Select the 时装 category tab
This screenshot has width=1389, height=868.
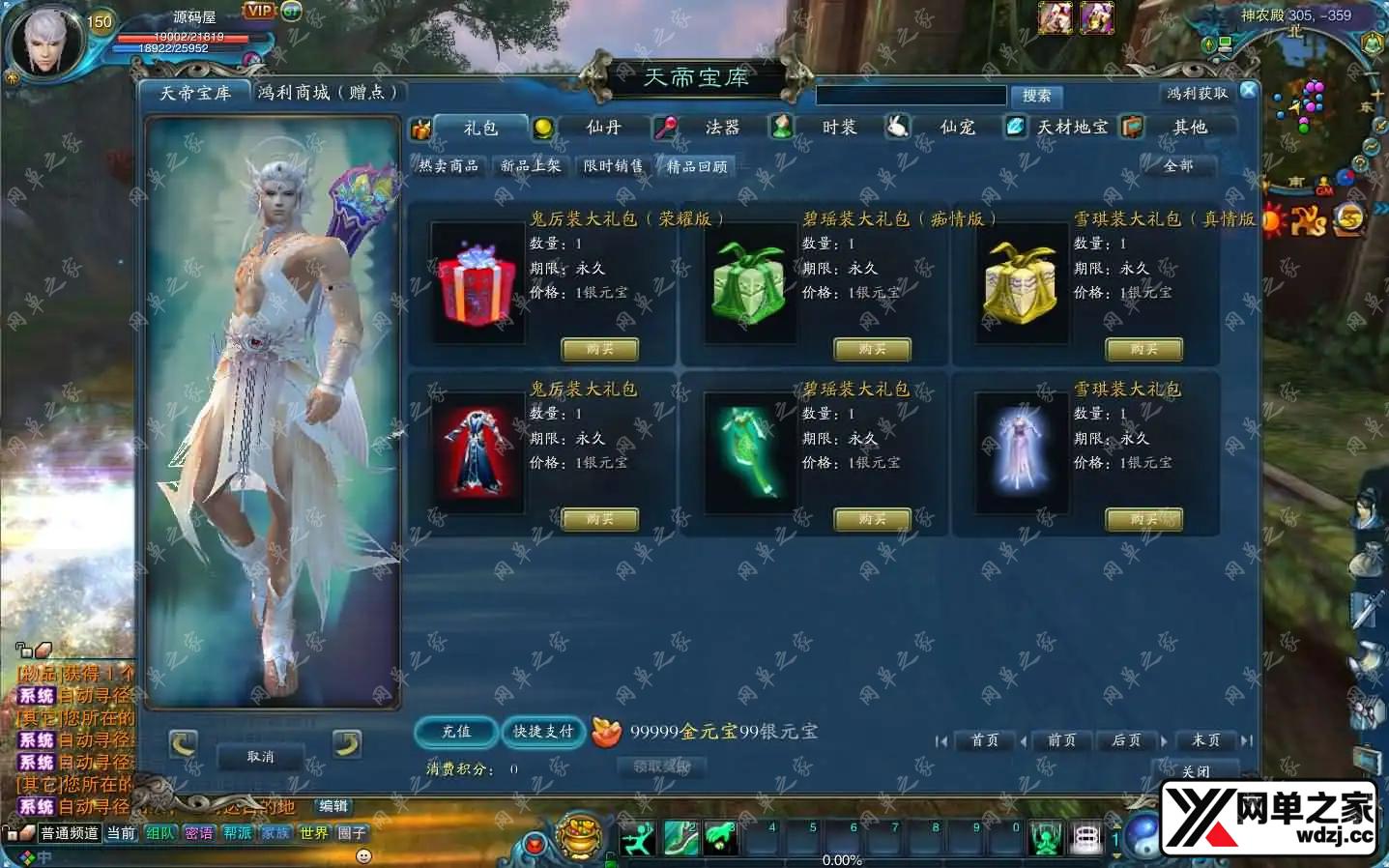(x=838, y=128)
